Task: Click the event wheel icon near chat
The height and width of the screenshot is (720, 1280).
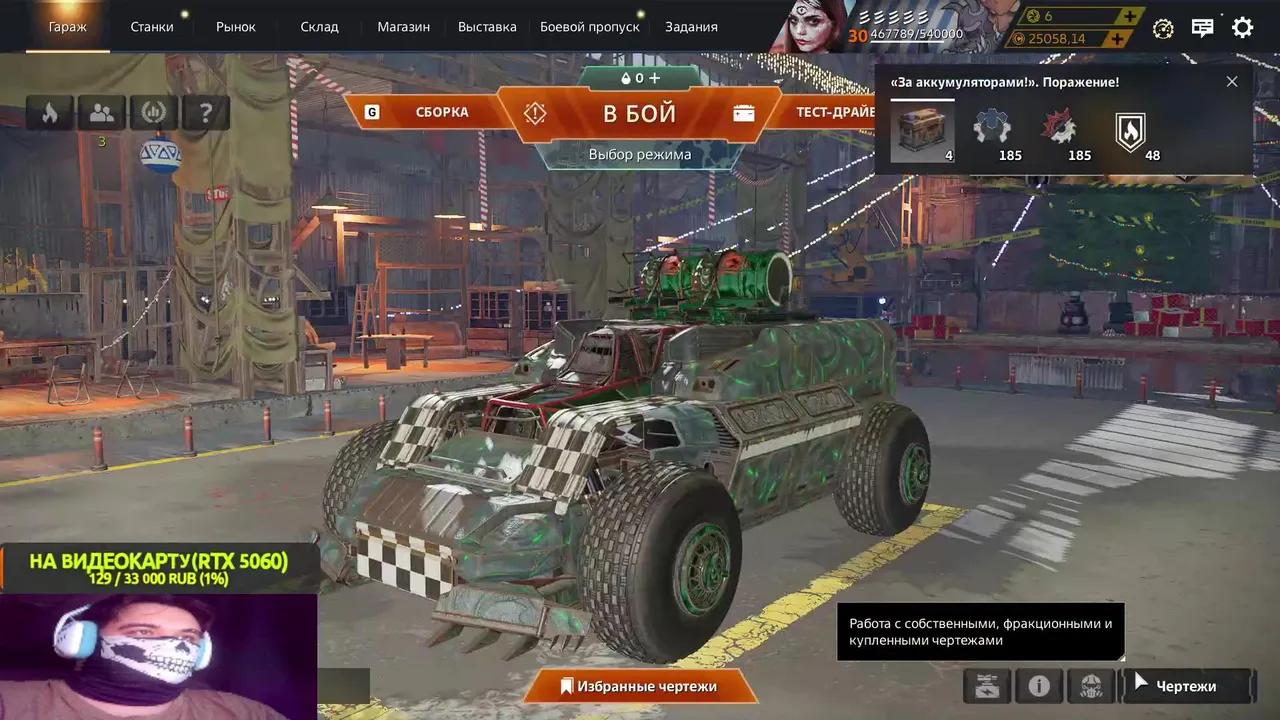Action: point(1162,30)
